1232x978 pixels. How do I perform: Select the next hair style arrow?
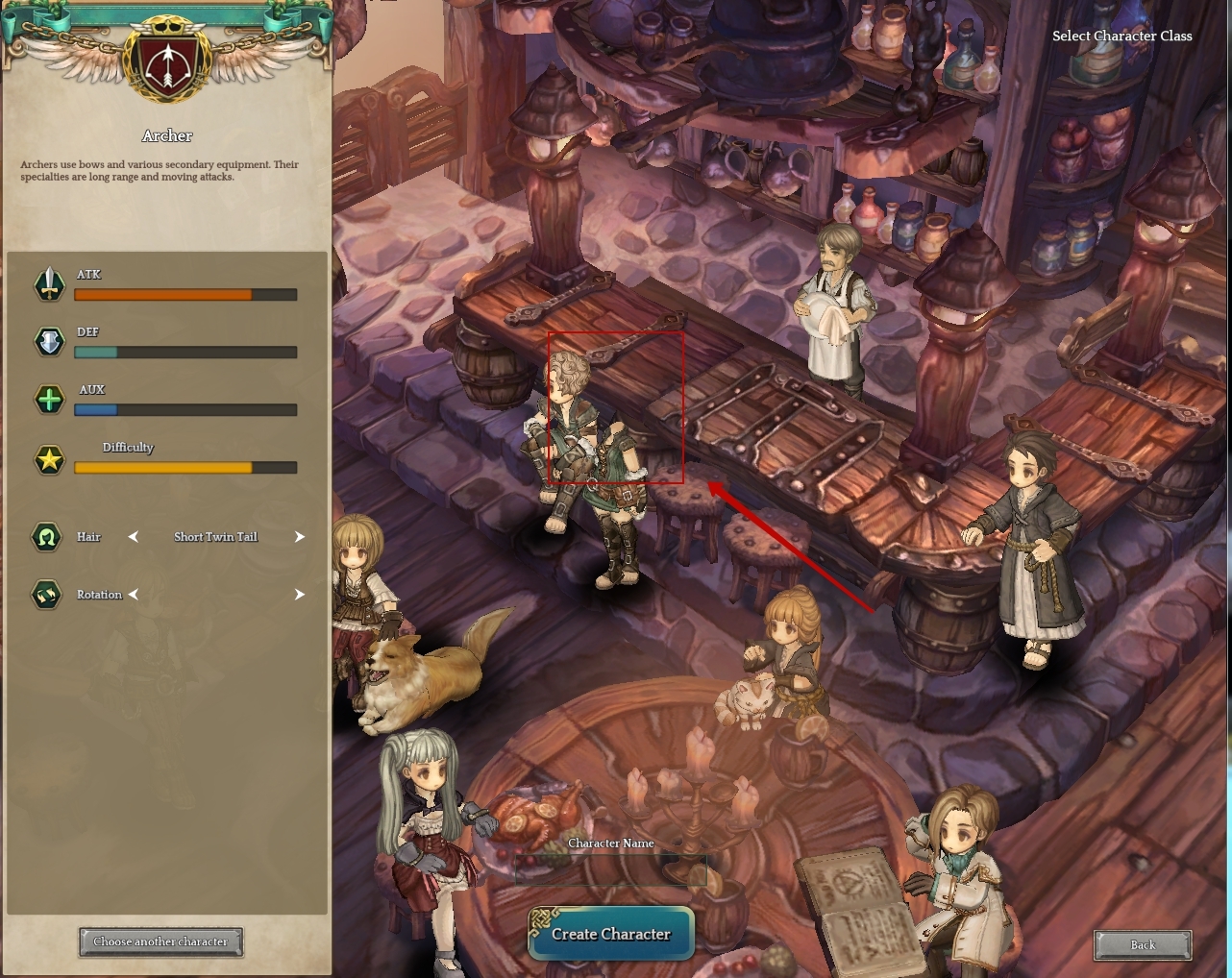pyautogui.click(x=300, y=537)
